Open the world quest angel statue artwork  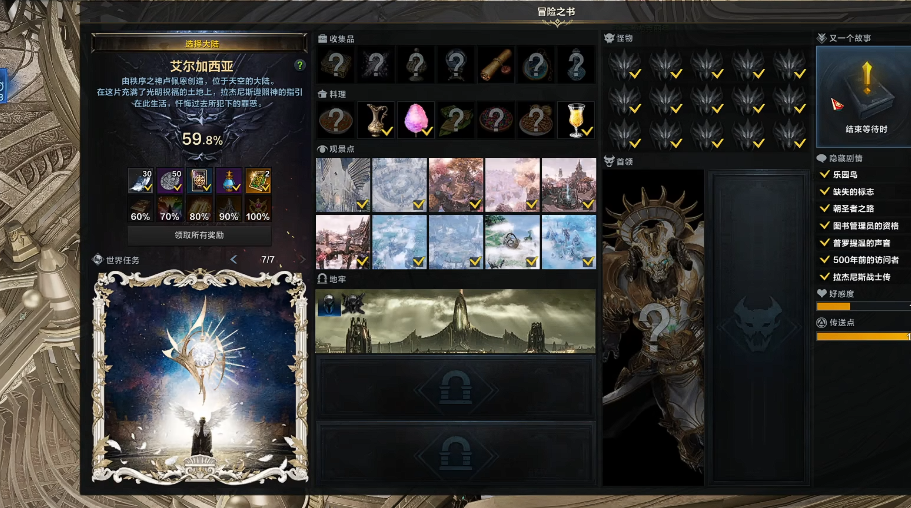click(x=200, y=376)
